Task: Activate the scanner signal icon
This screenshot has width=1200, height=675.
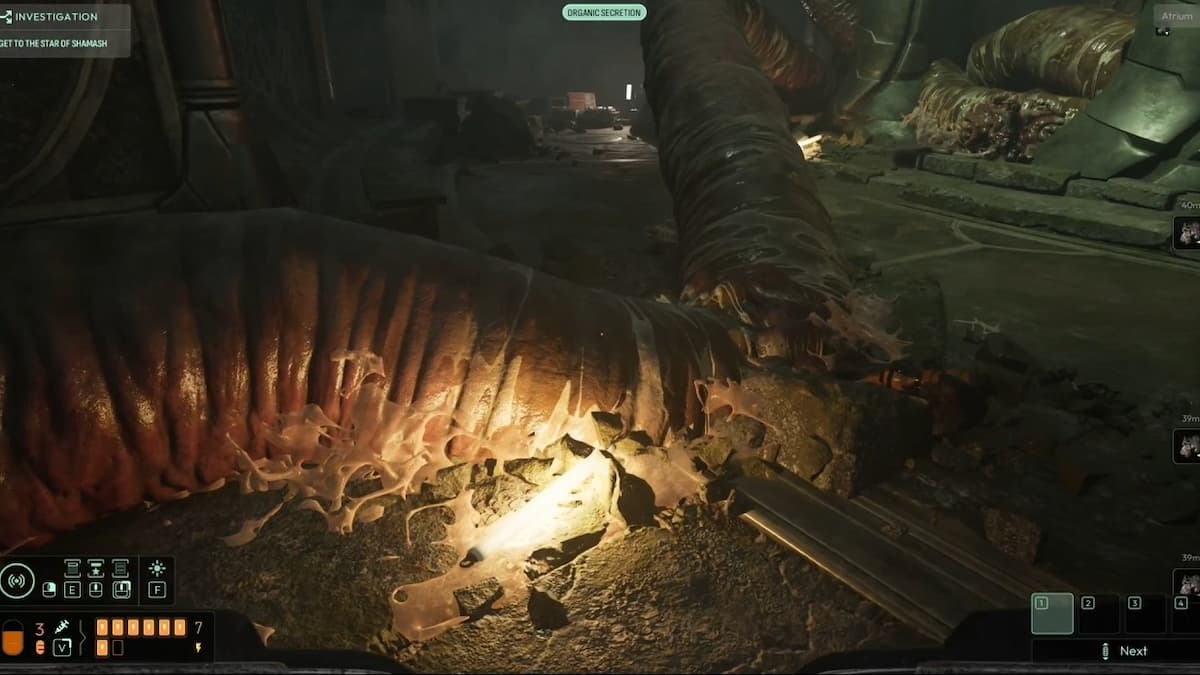Action: coord(17,581)
